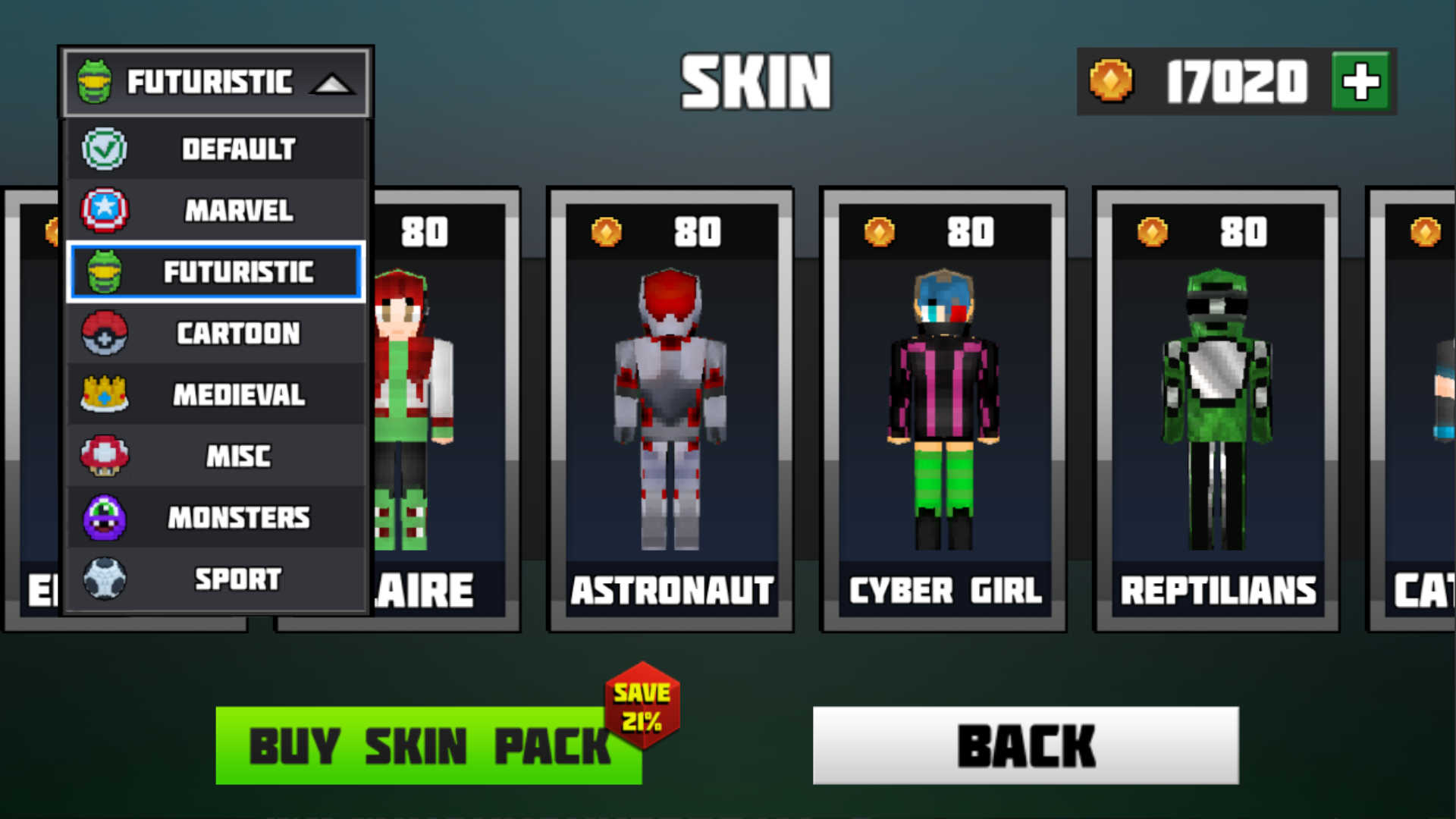Click the Medieval crown icon
This screenshot has width=1456, height=819.
[105, 394]
